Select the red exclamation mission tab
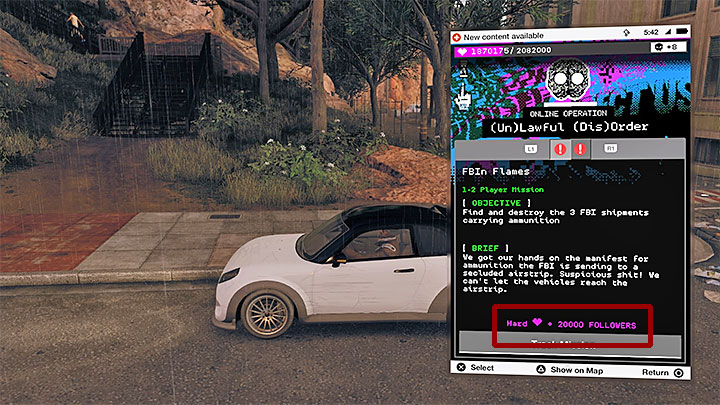Viewport: 720px width, 405px height. click(580, 148)
